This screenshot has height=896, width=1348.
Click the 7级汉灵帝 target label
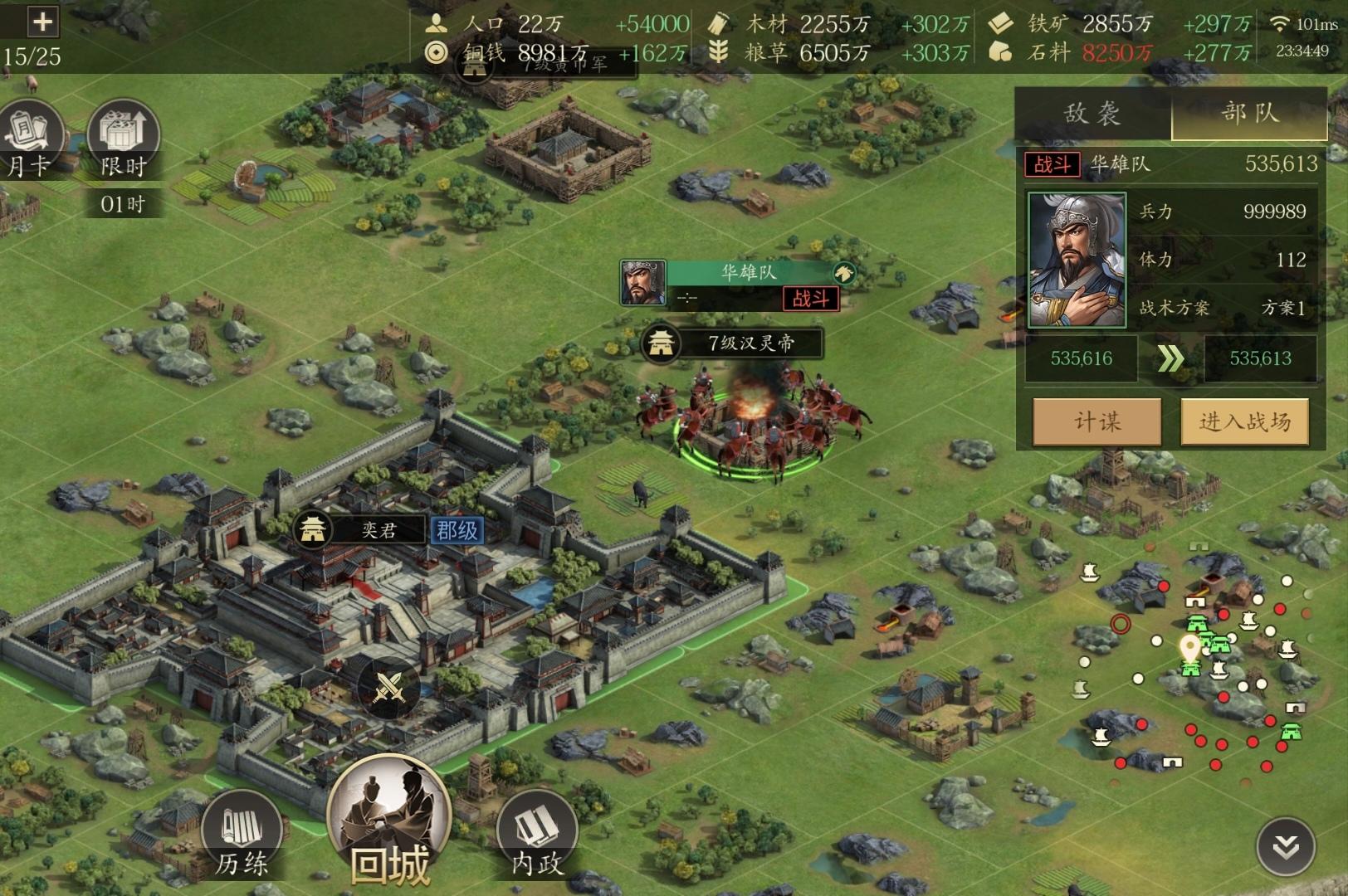pyautogui.click(x=733, y=343)
